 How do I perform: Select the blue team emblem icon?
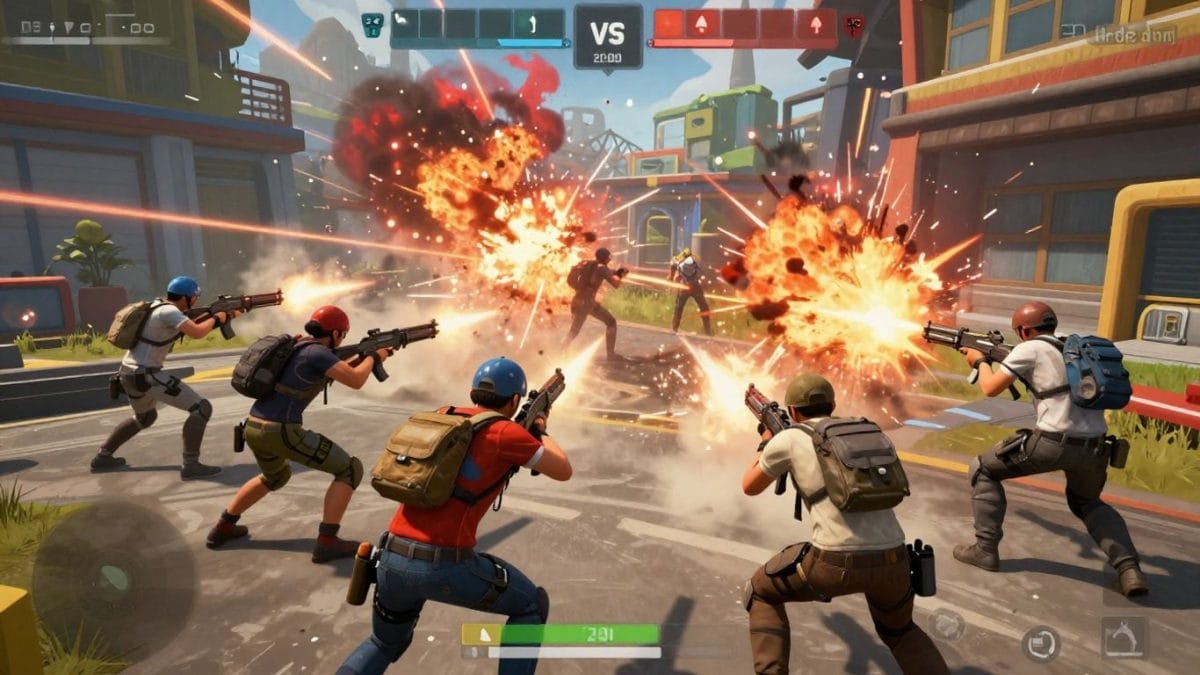[373, 25]
